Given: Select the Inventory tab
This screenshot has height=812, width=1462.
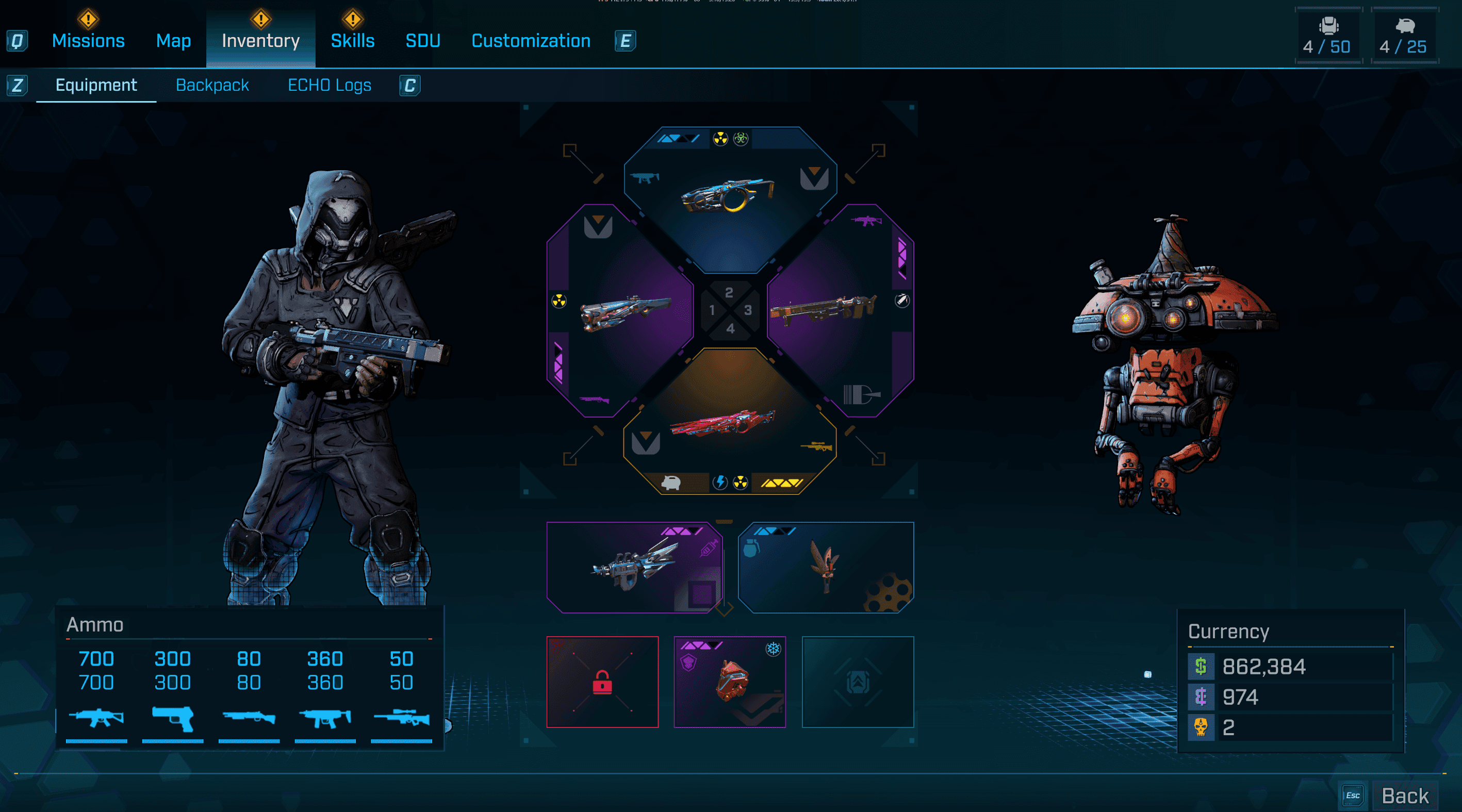Looking at the screenshot, I should pos(260,40).
